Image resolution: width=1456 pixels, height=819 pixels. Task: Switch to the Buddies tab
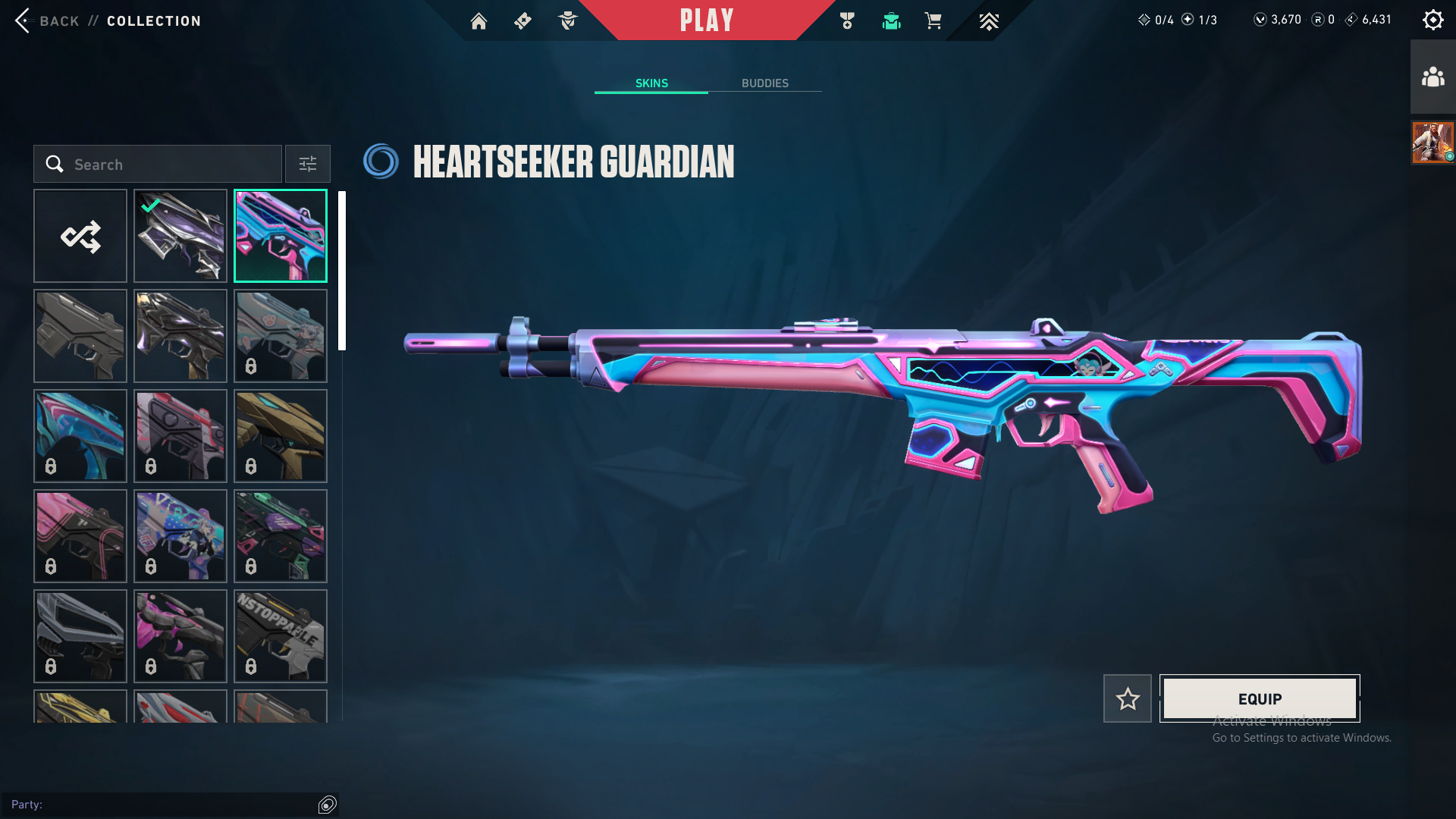click(764, 83)
